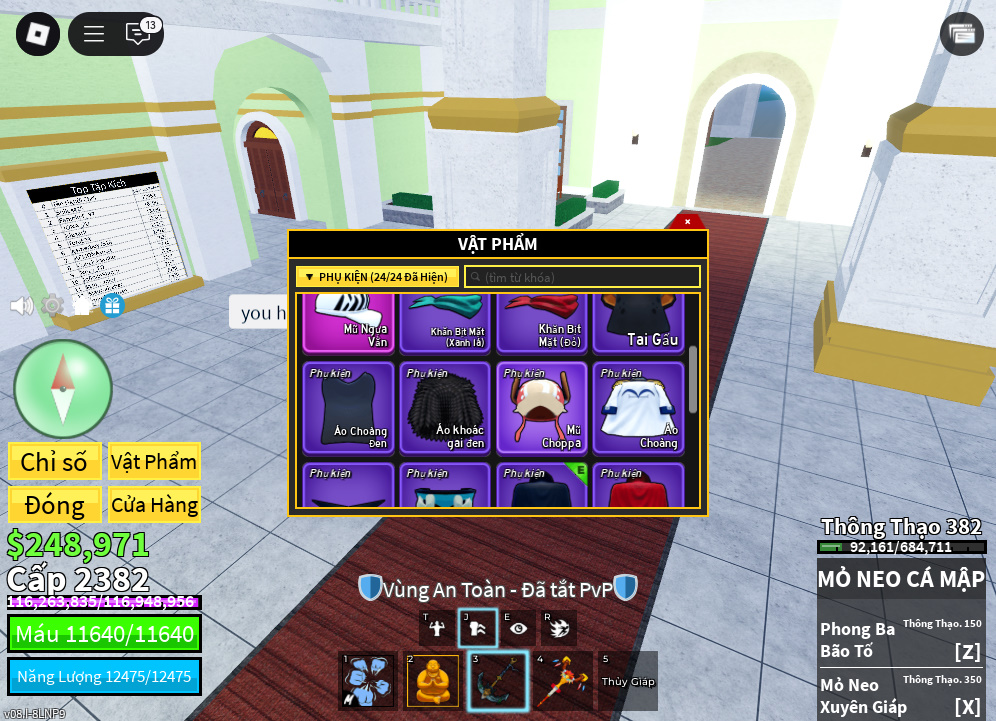Close the Vật Phẩm inventory window
Screen dimensions: 996x721
(x=687, y=221)
